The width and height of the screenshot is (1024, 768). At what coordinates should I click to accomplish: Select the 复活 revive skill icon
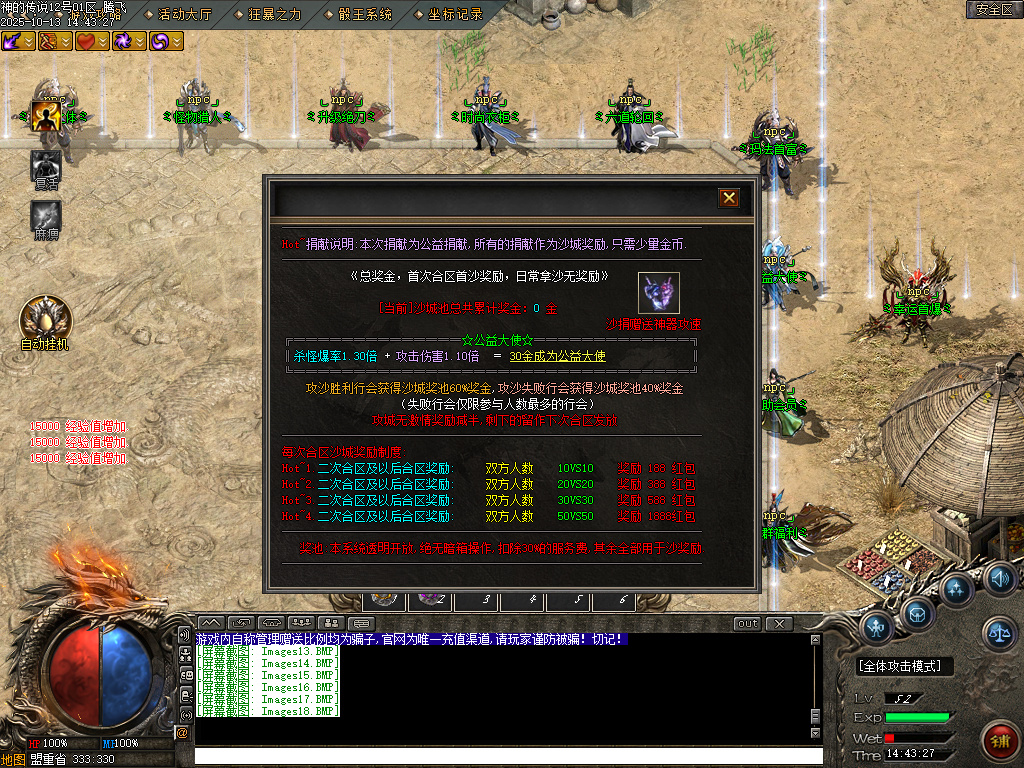coord(46,166)
